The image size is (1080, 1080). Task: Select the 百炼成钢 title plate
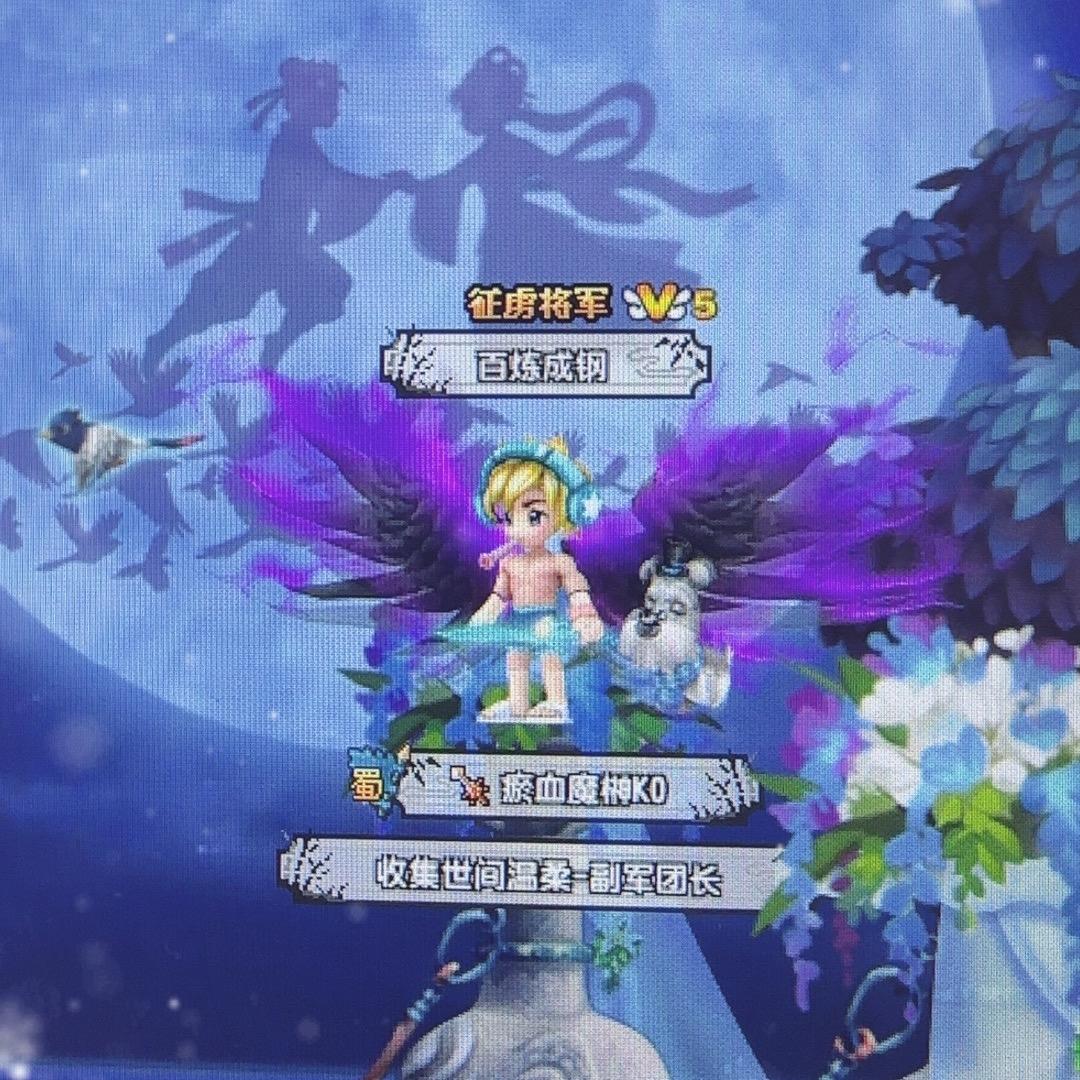click(x=545, y=364)
